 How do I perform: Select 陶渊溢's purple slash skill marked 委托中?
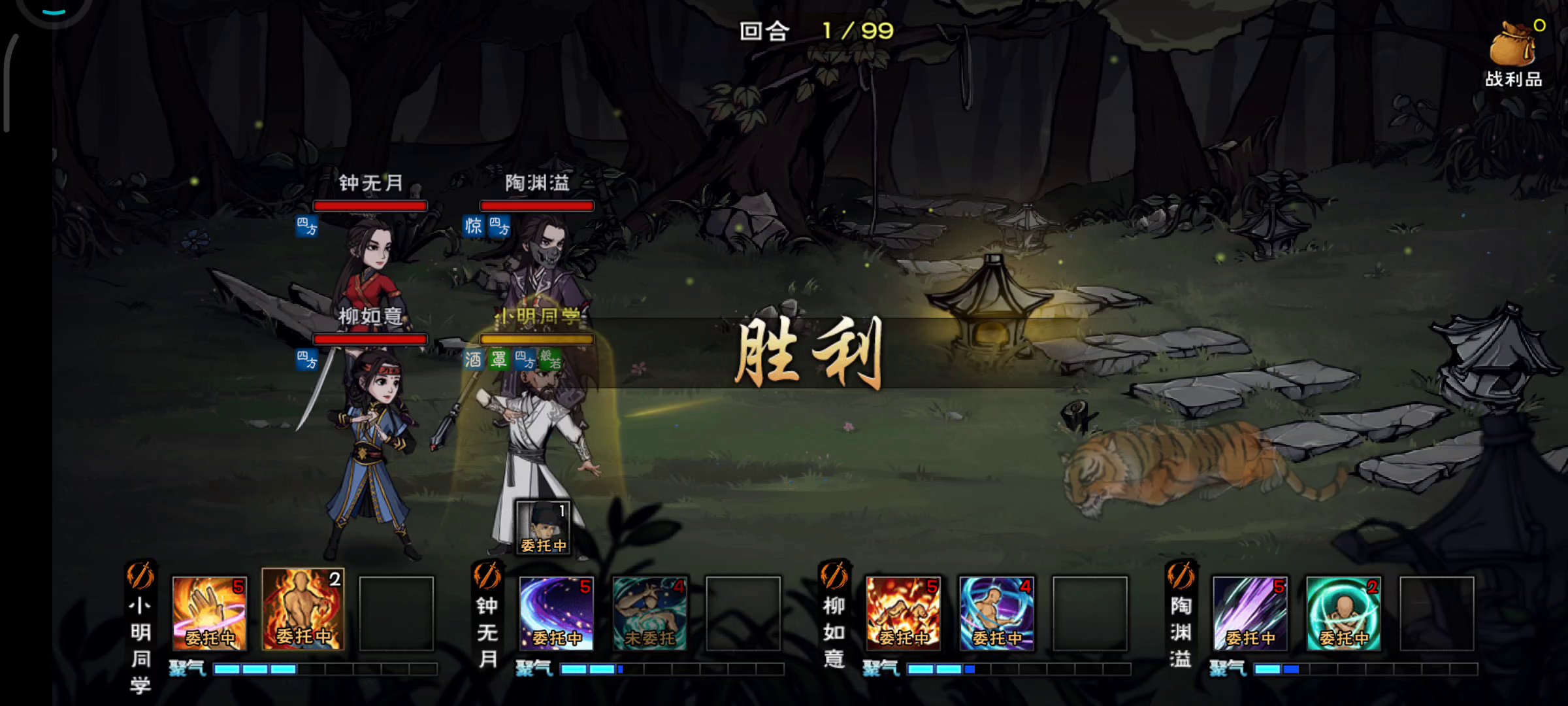point(1250,616)
